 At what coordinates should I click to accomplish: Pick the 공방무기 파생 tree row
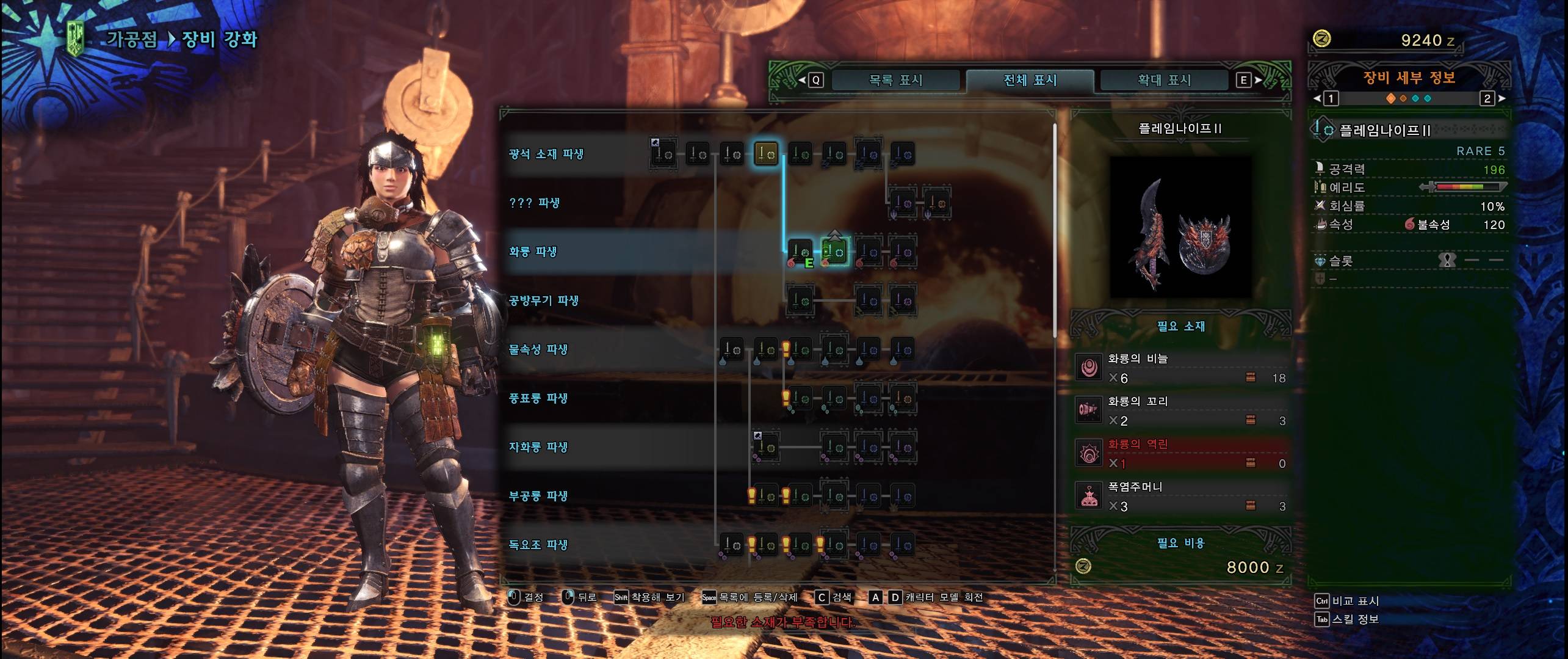point(543,300)
